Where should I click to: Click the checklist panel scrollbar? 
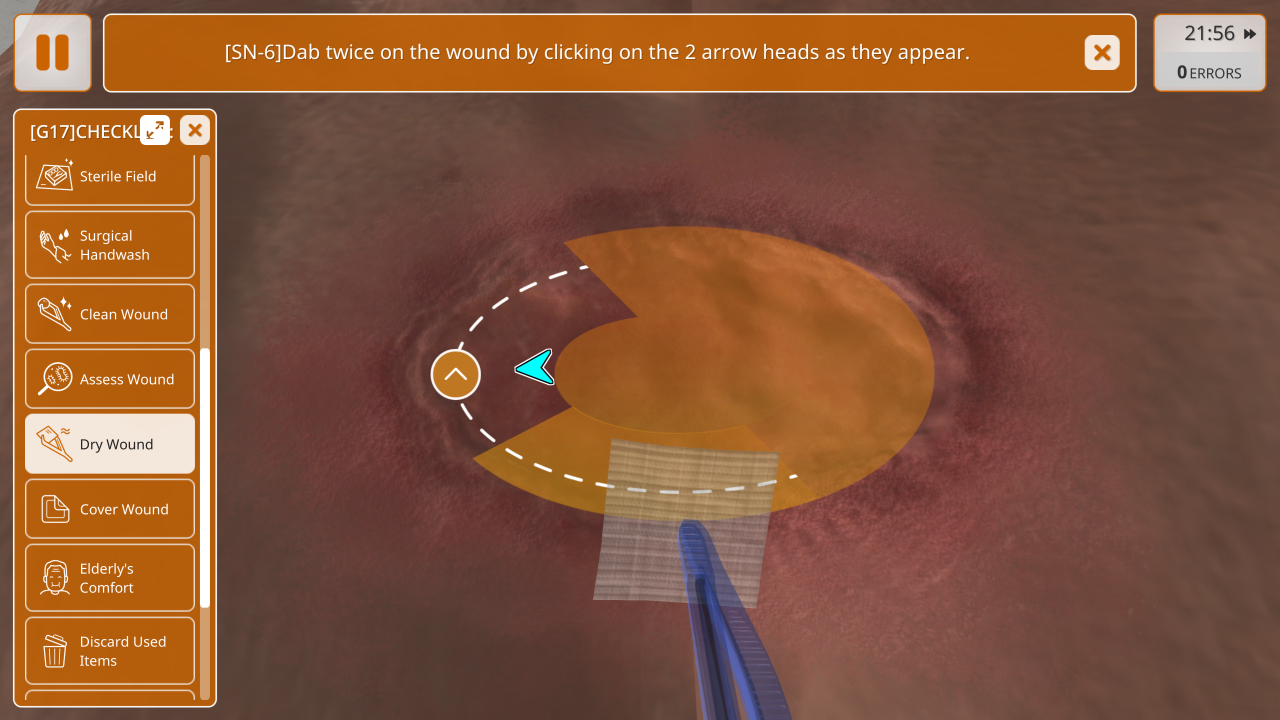tap(205, 478)
